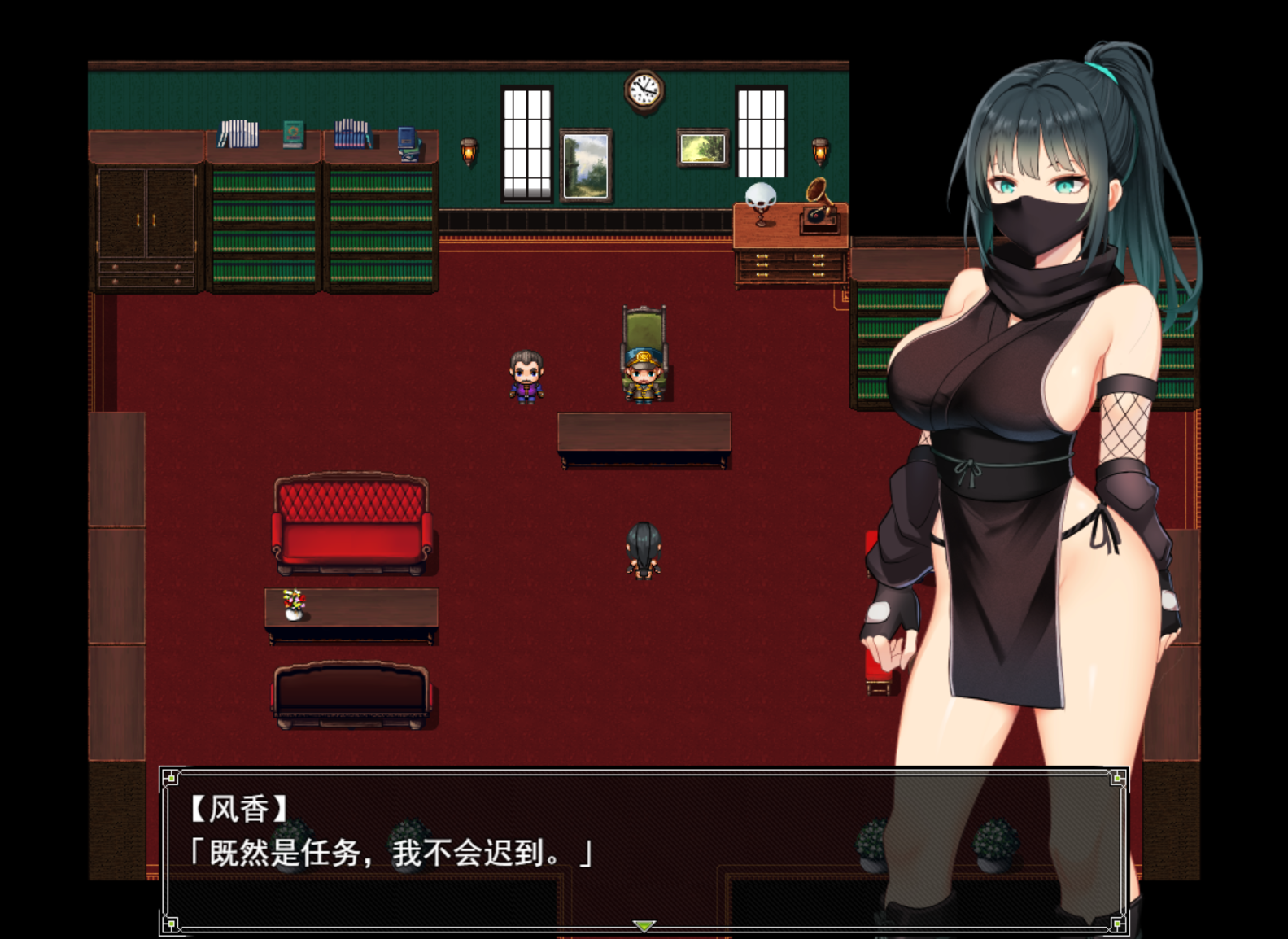Click the purple-clothed man sprite
Viewport: 1288px width, 939px height.
click(x=526, y=376)
